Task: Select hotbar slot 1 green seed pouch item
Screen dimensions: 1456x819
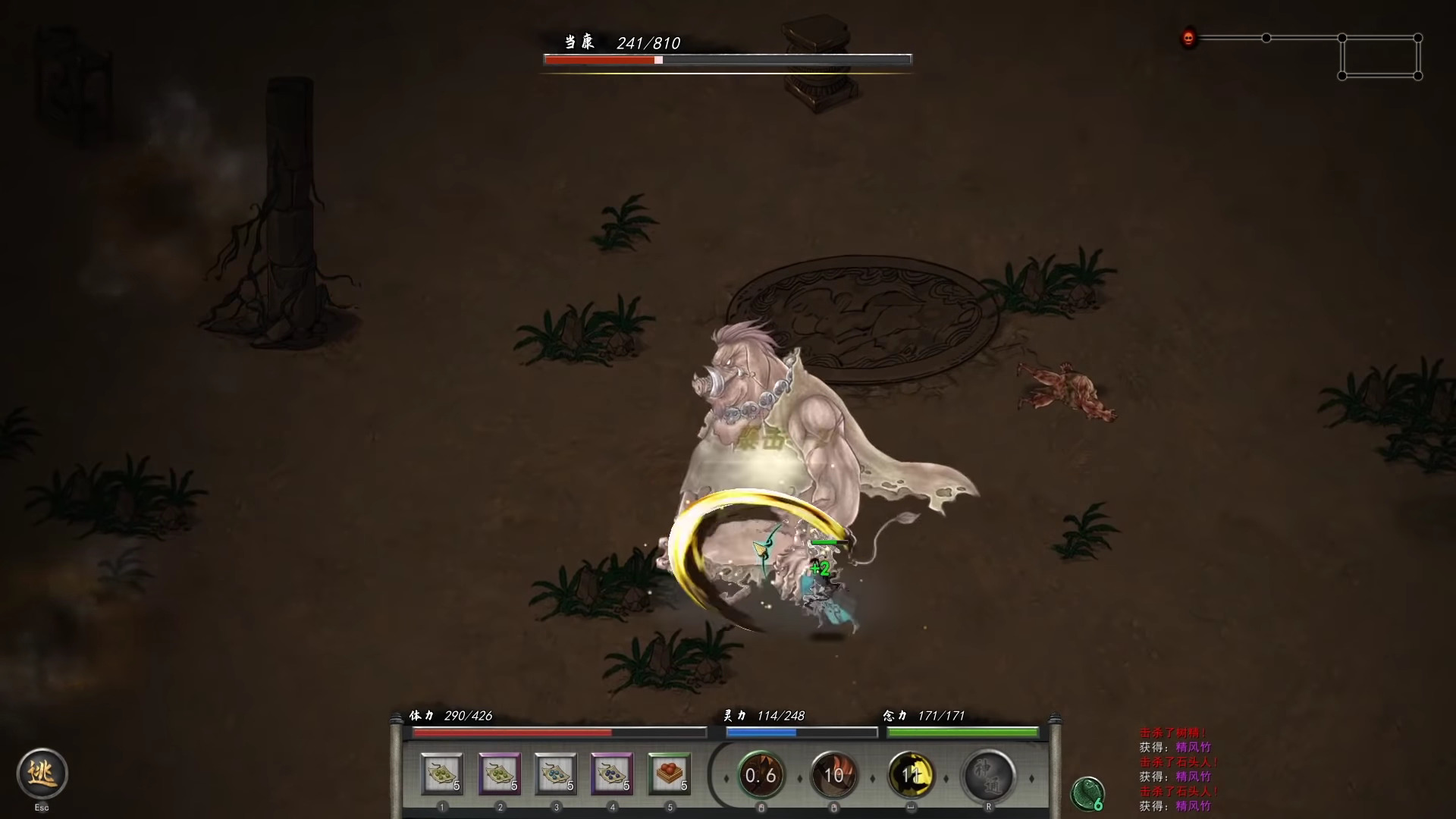Action: point(442,773)
